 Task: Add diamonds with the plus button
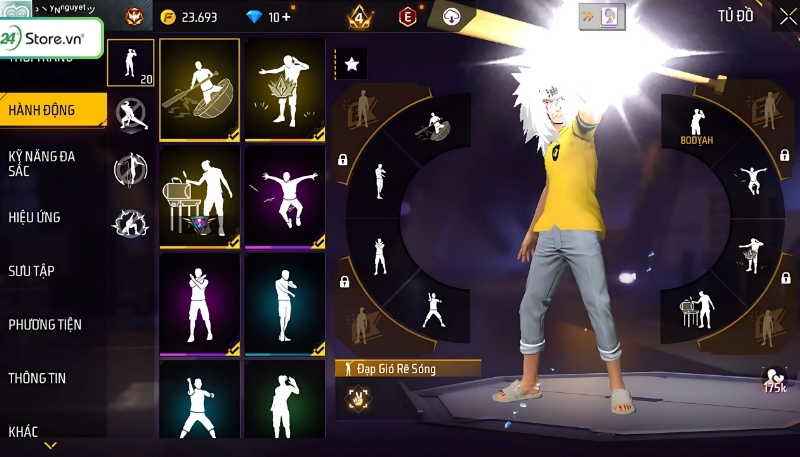286,17
